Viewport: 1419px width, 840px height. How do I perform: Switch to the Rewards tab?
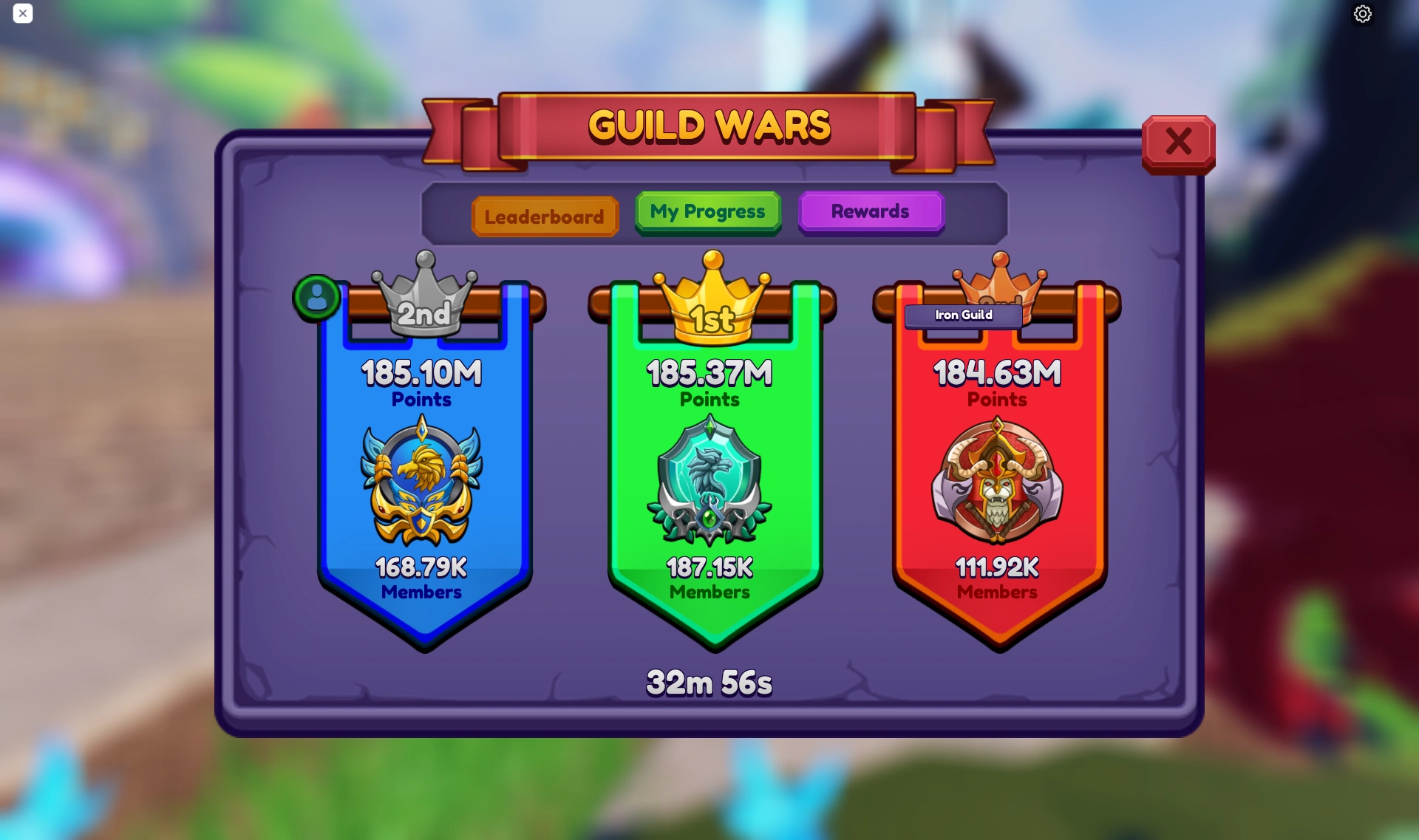871,212
